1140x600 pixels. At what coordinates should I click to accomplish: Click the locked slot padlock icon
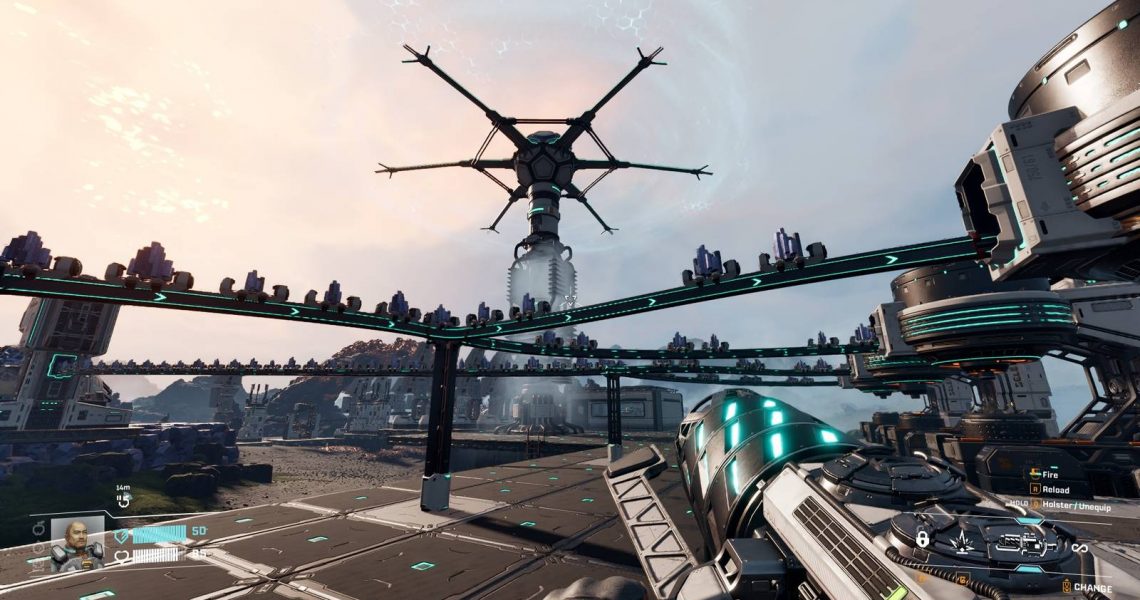(922, 539)
